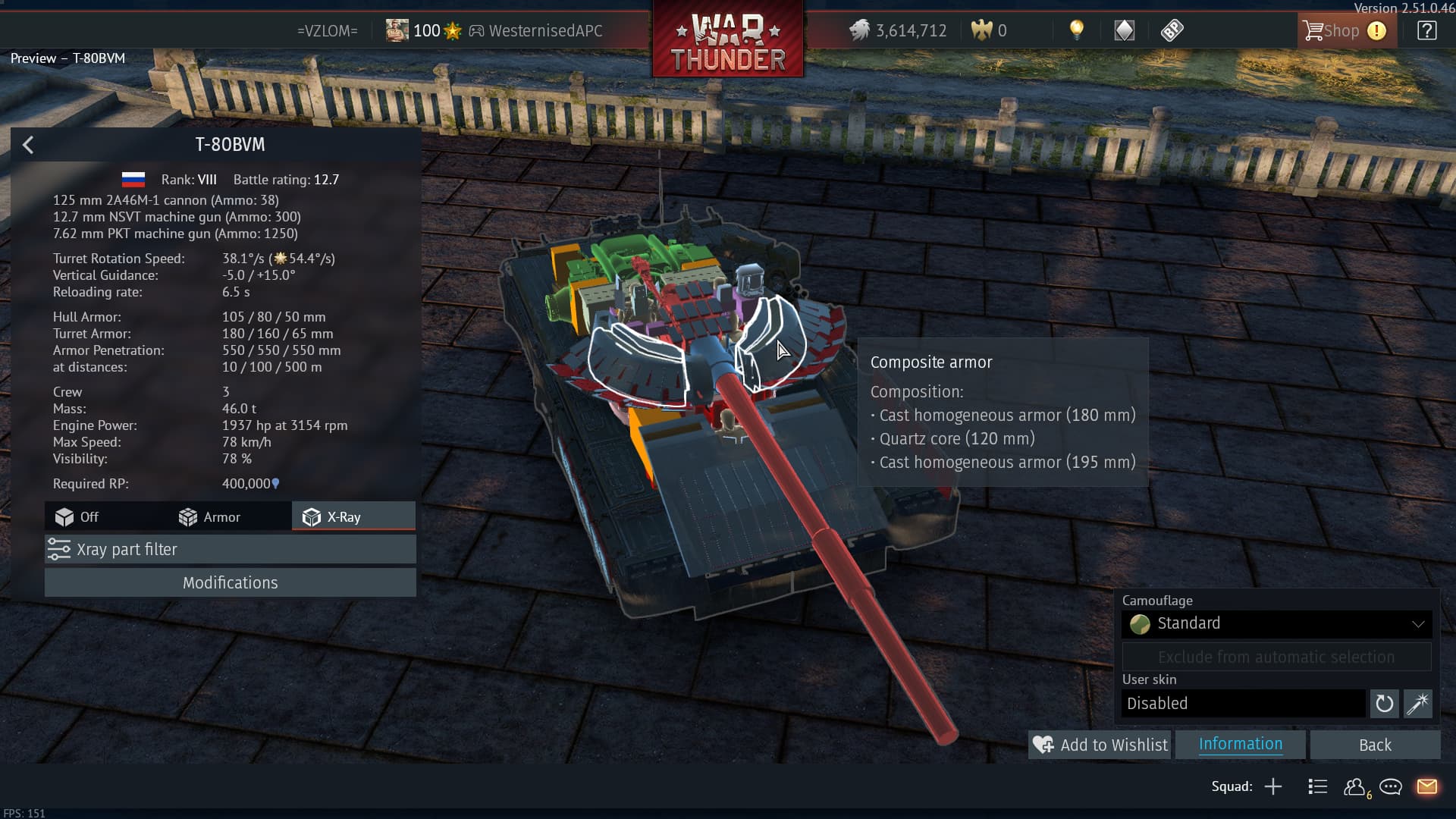
Task: Add a squad member with plus
Action: (x=1273, y=787)
